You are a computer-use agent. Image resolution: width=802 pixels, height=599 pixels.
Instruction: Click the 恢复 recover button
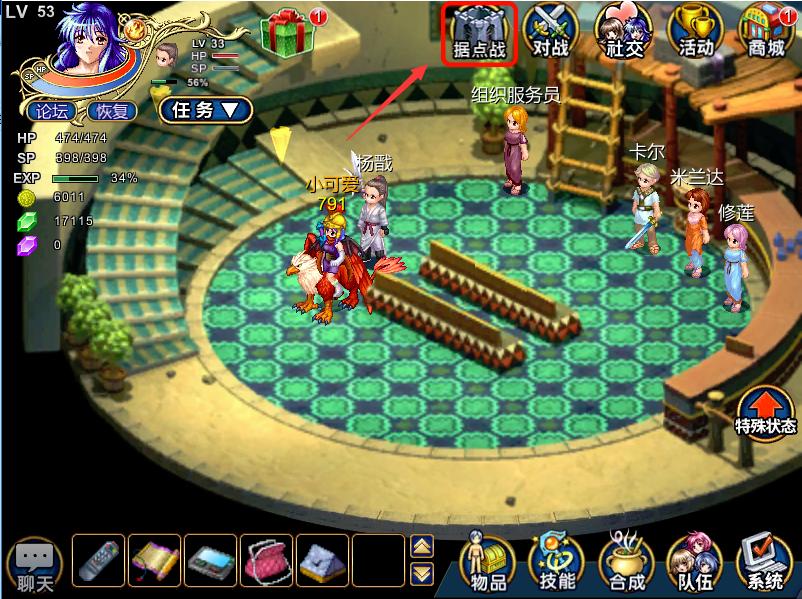click(112, 111)
